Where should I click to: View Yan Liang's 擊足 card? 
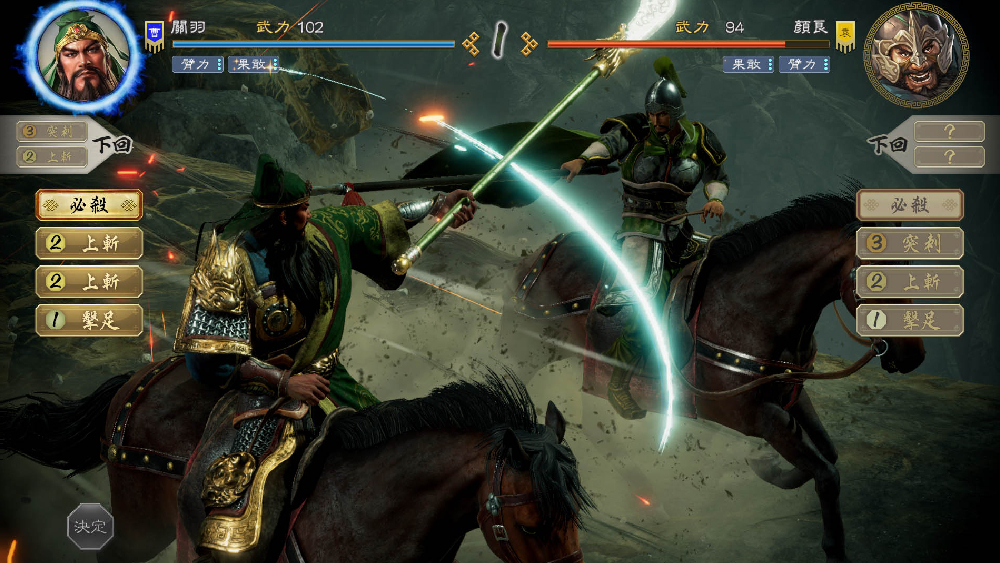[910, 320]
